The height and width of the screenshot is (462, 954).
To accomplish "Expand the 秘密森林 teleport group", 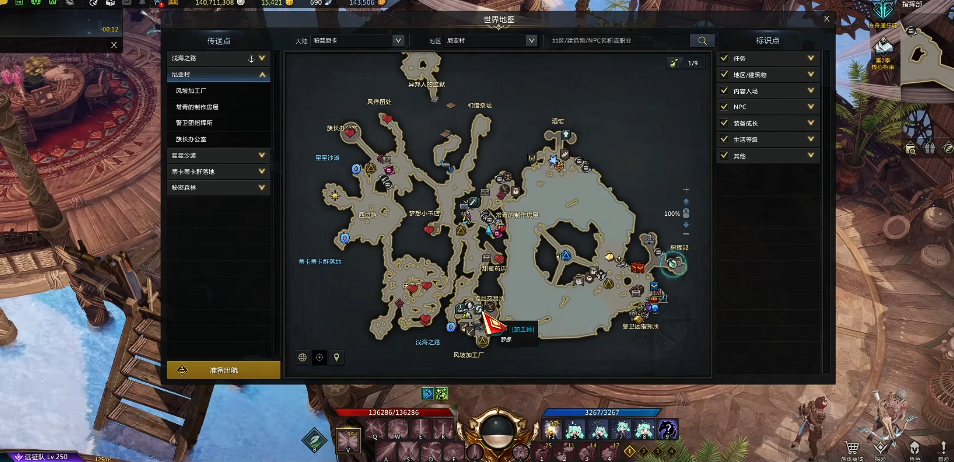I will [x=262, y=187].
